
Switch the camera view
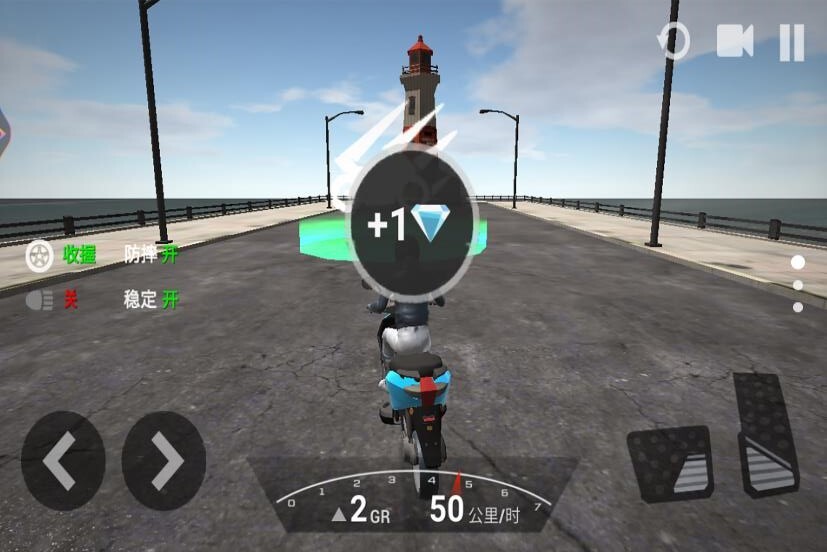[735, 42]
